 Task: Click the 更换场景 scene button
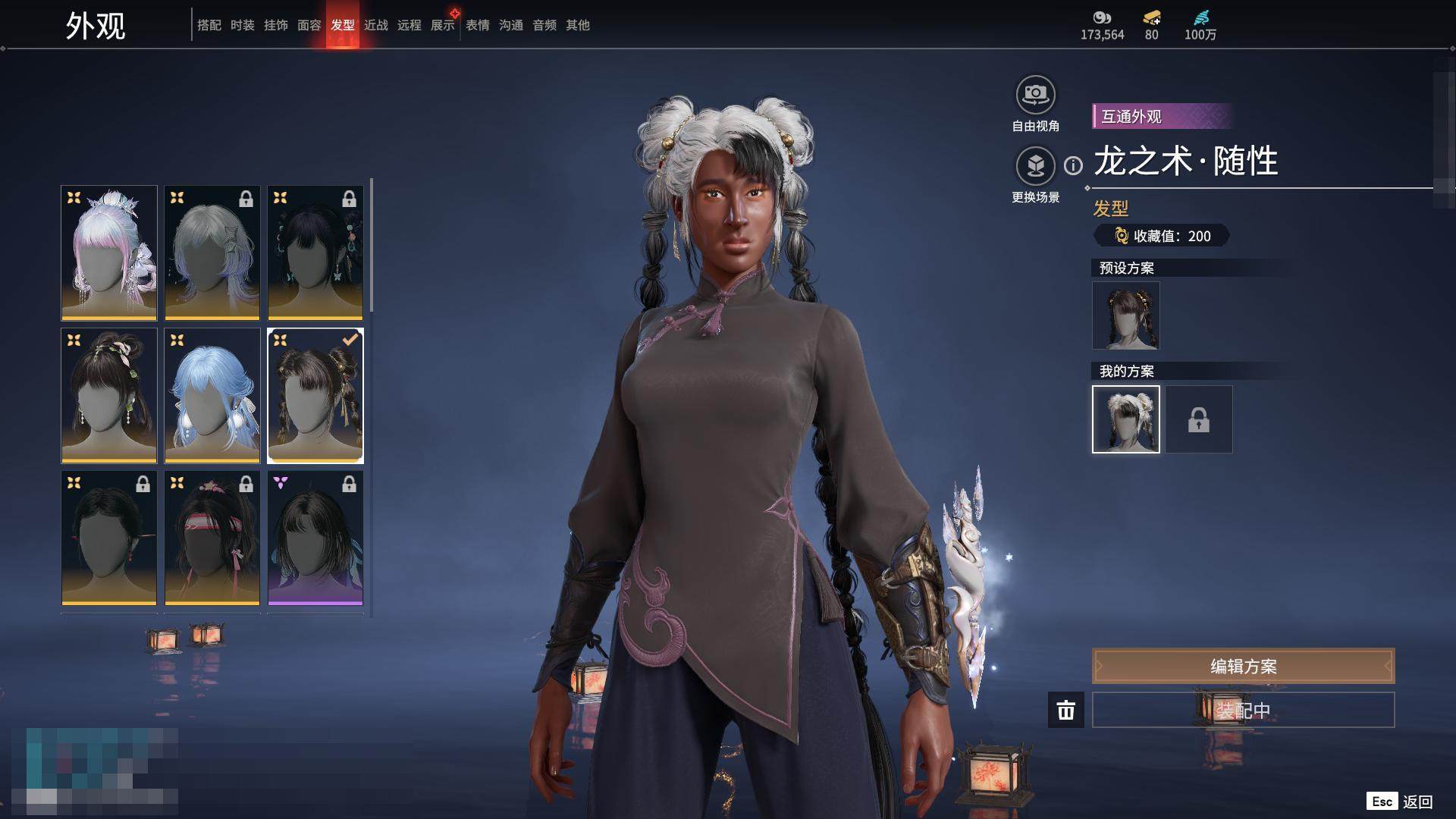(1035, 166)
